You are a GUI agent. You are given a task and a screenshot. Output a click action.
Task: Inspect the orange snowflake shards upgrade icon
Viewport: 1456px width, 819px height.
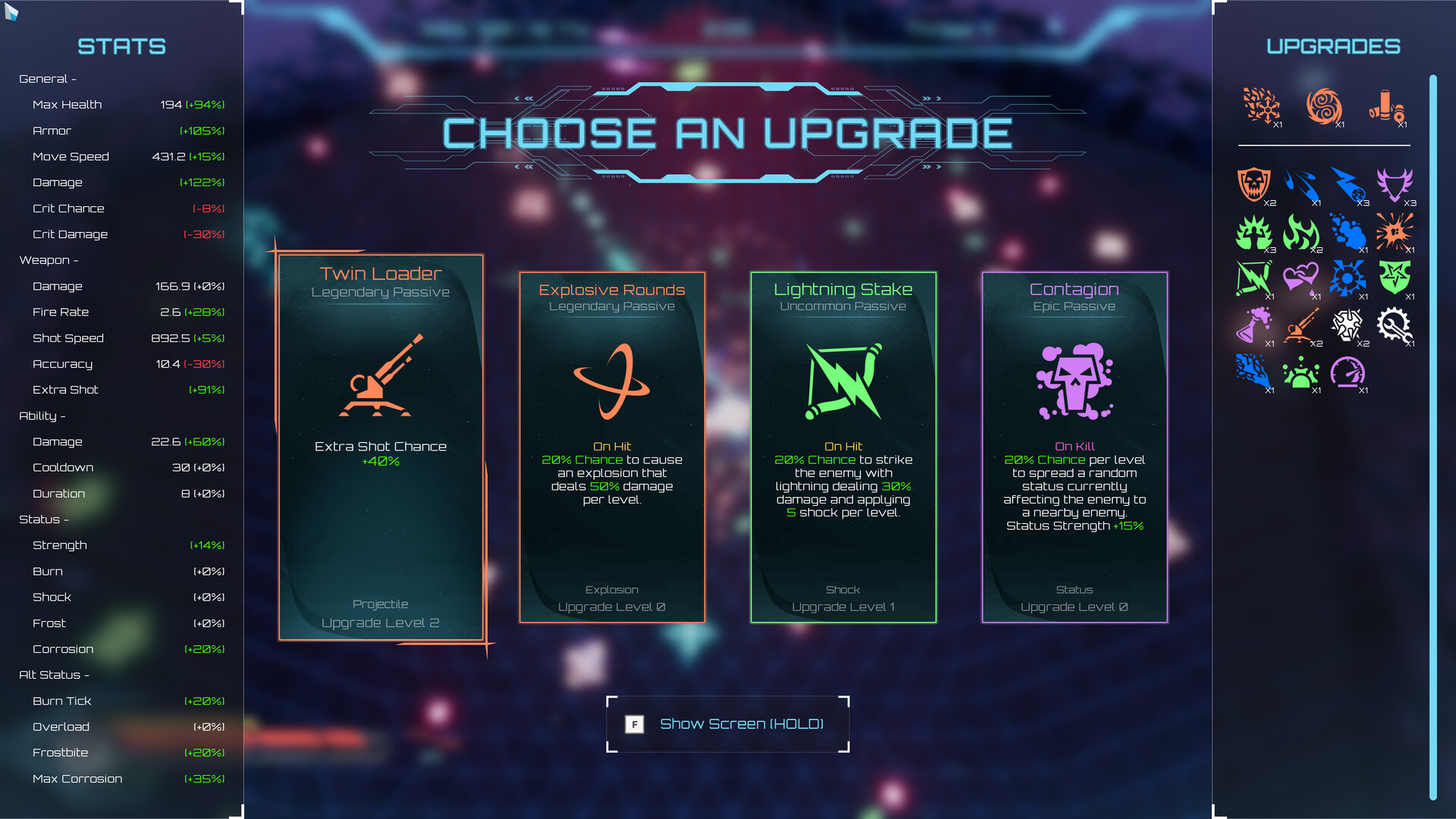pyautogui.click(x=1261, y=106)
